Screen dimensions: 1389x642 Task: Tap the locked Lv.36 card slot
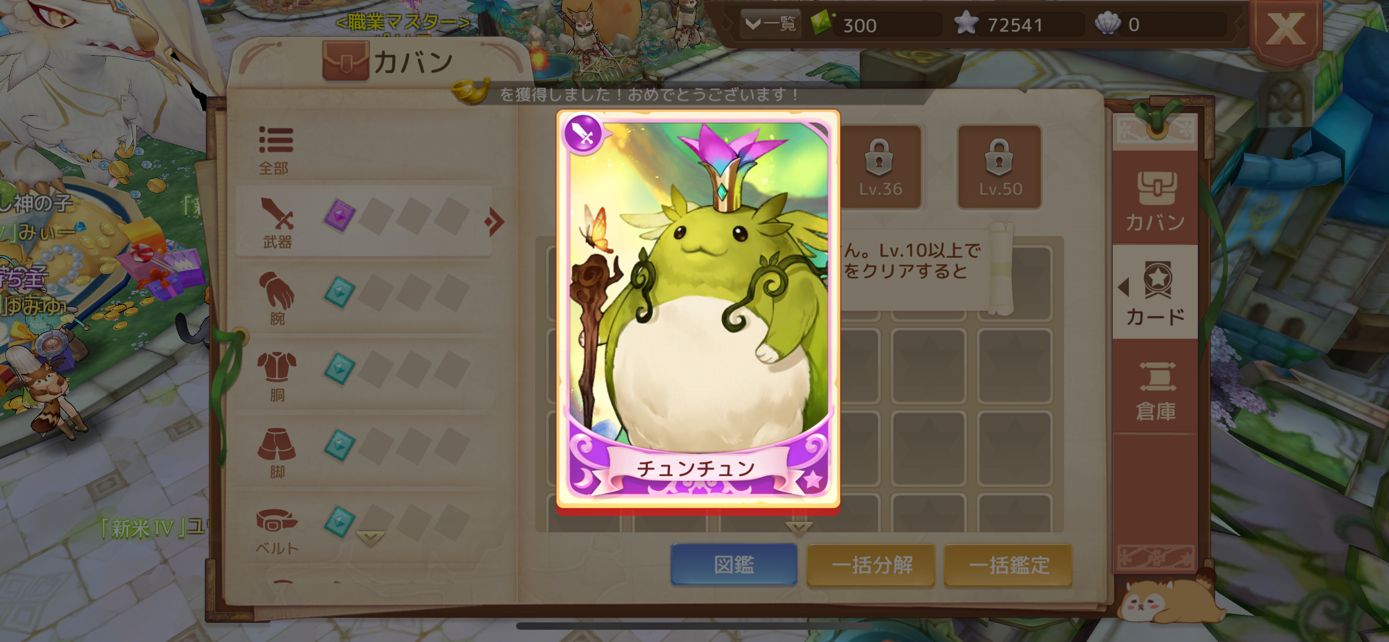[880, 167]
